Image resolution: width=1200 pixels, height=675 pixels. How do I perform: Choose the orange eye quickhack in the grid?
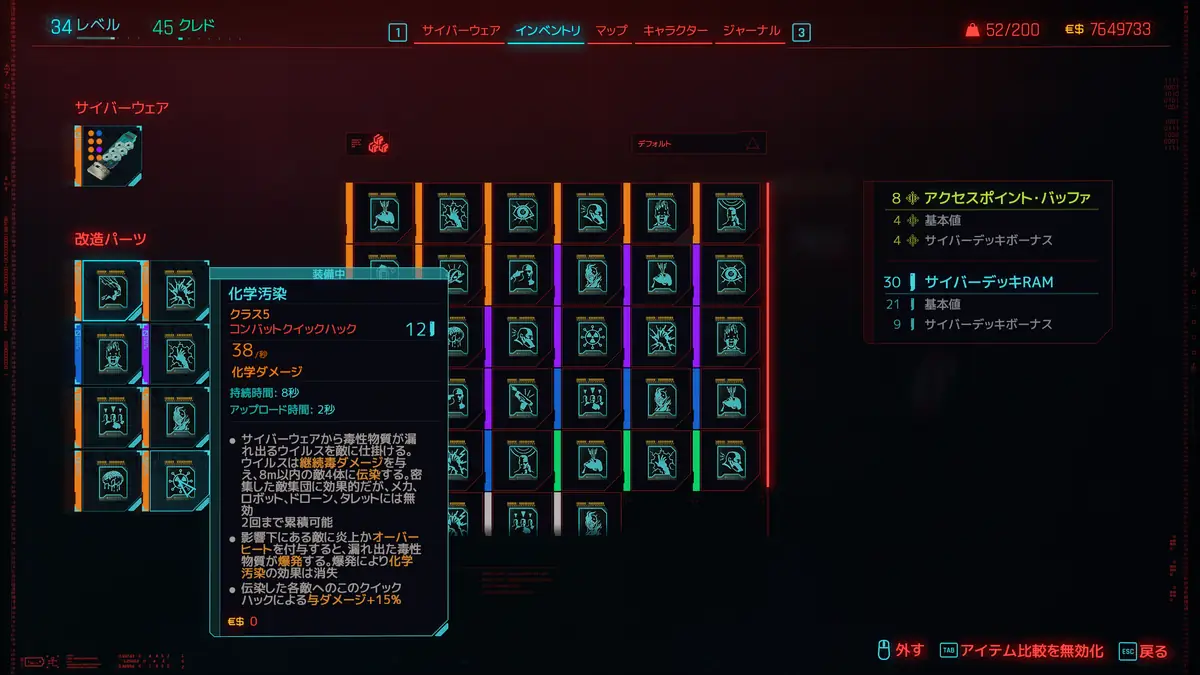click(520, 213)
